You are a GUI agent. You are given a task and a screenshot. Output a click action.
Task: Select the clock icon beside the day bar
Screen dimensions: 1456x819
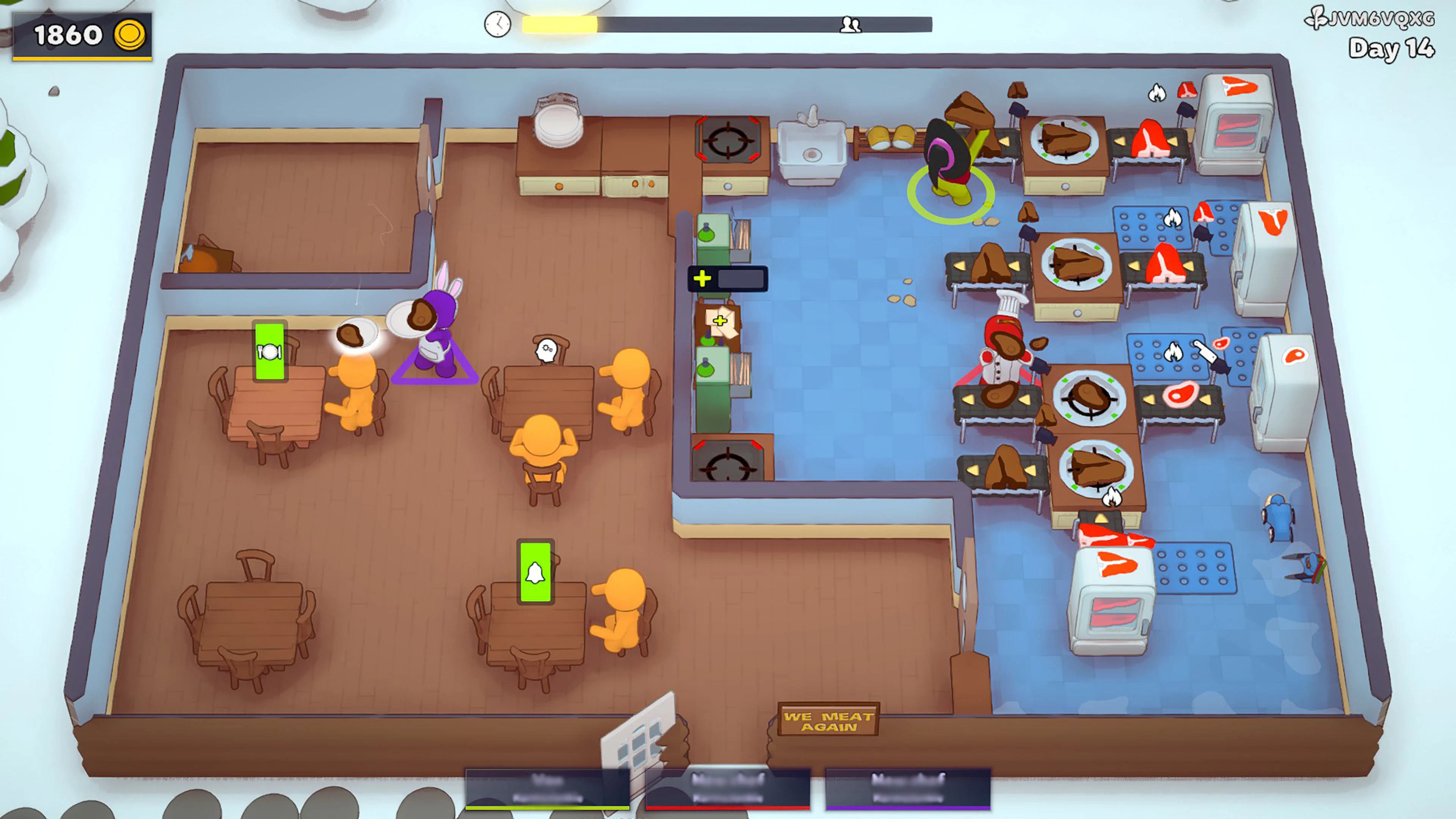coord(497,25)
